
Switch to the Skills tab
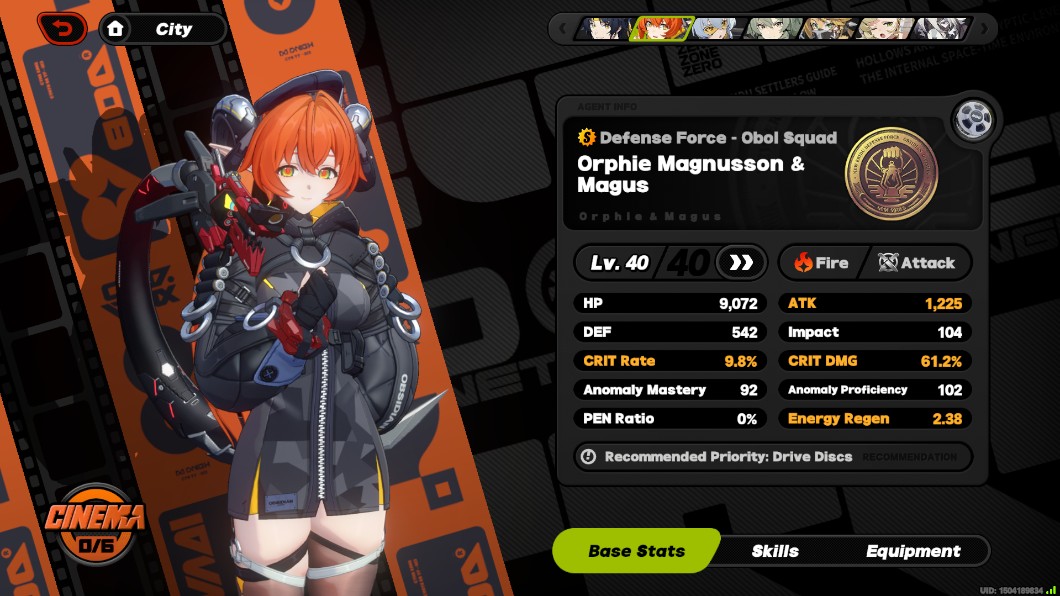tap(775, 551)
